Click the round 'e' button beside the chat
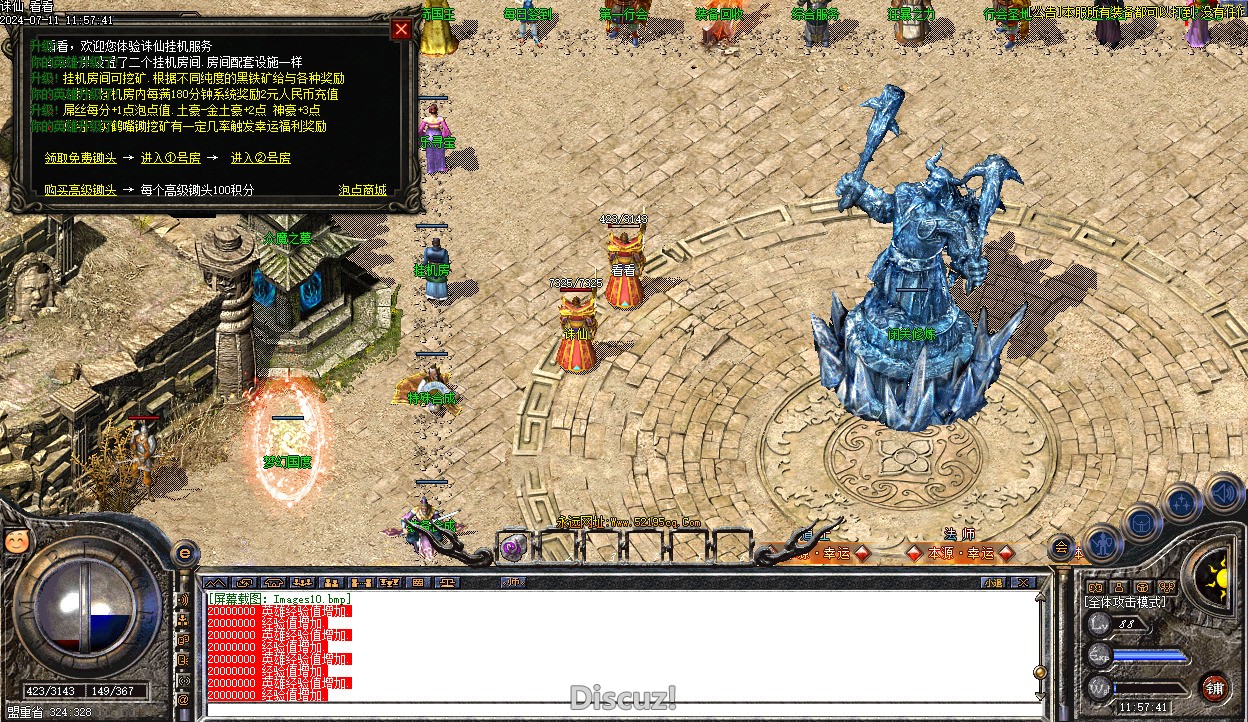Image resolution: width=1248 pixels, height=722 pixels. [x=184, y=552]
